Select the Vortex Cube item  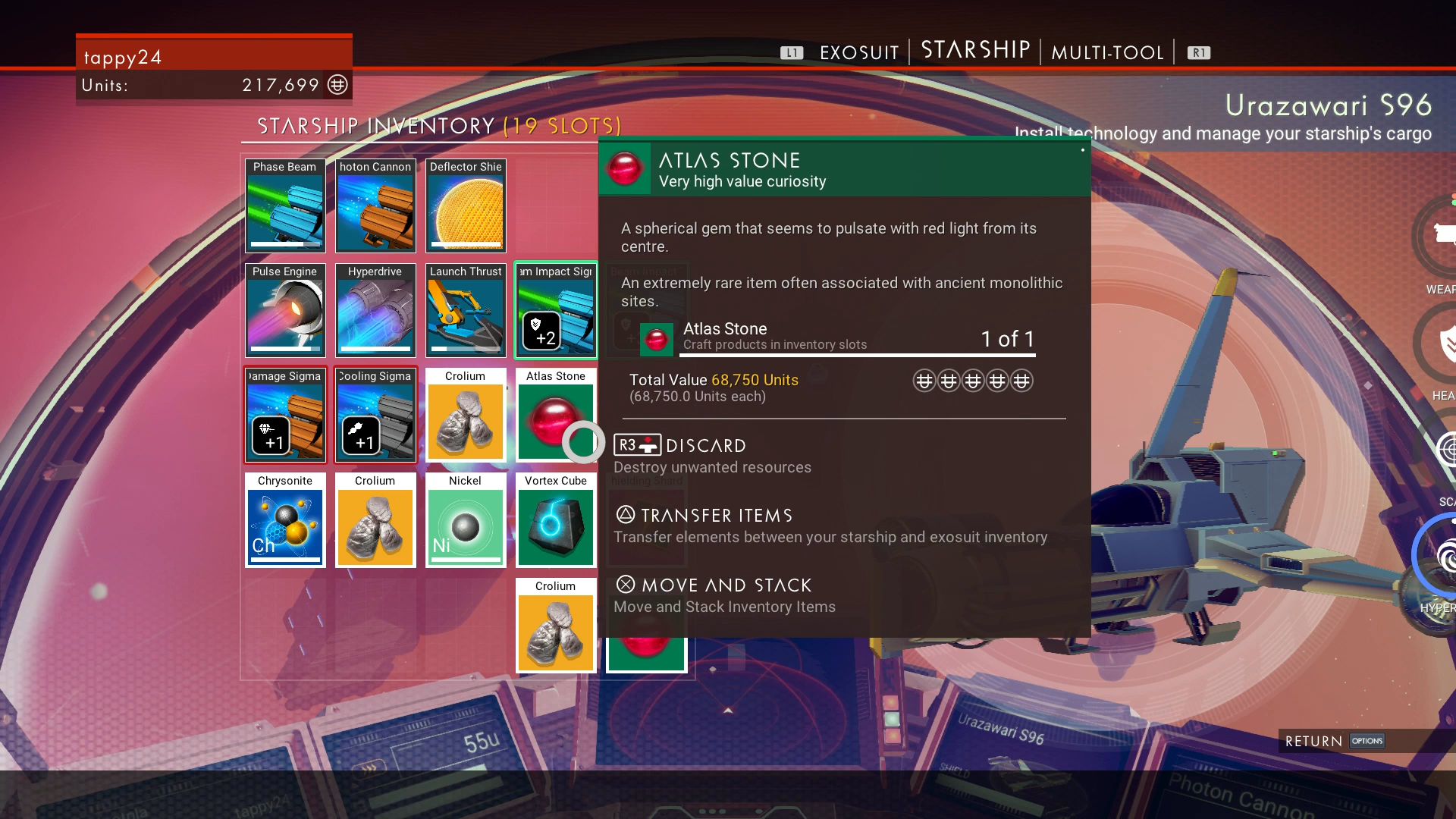[556, 520]
